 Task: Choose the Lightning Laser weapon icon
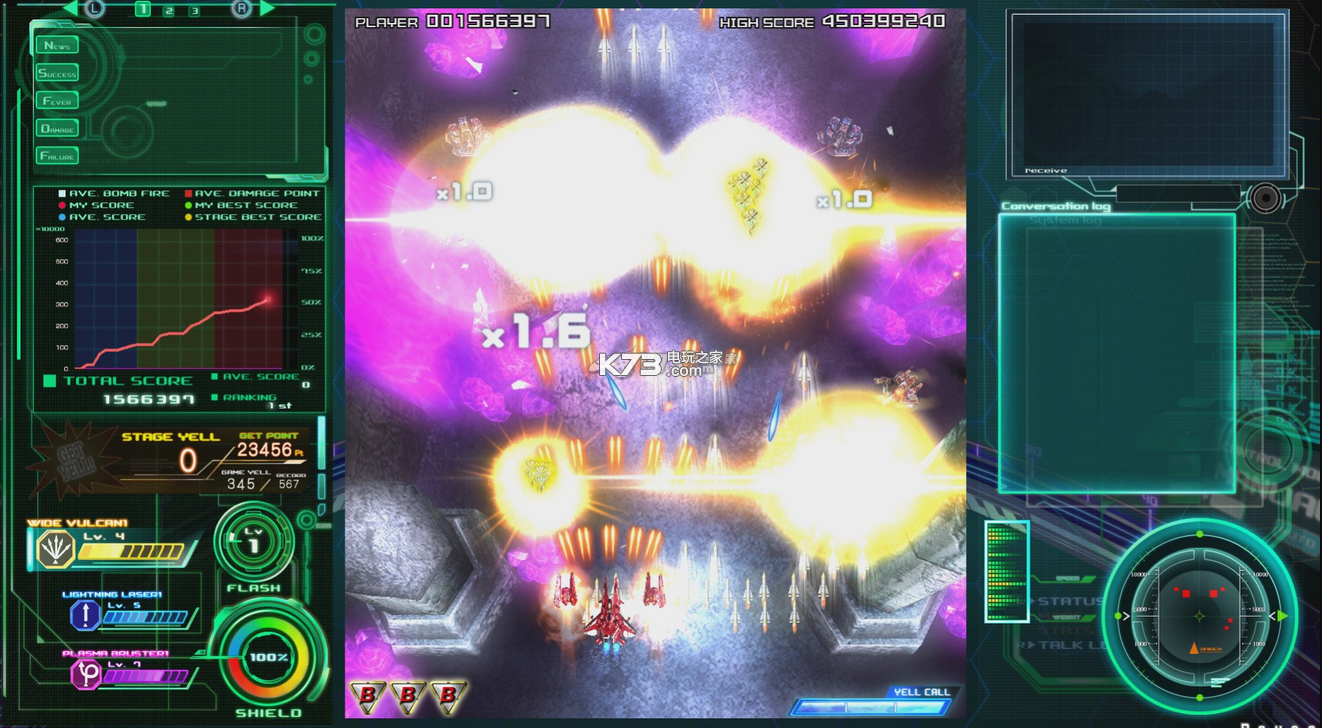pyautogui.click(x=85, y=615)
